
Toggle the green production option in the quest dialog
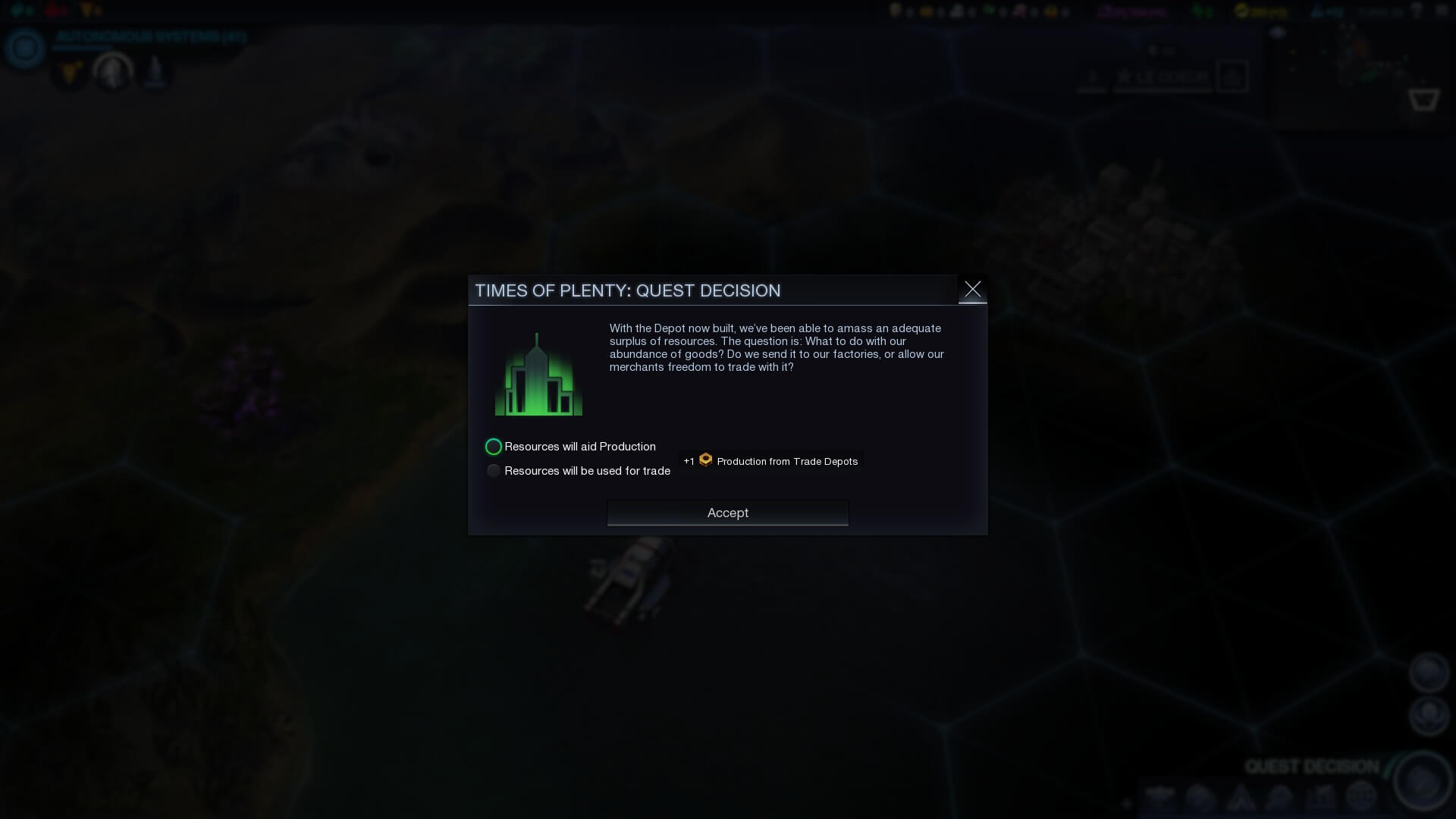[x=494, y=447]
